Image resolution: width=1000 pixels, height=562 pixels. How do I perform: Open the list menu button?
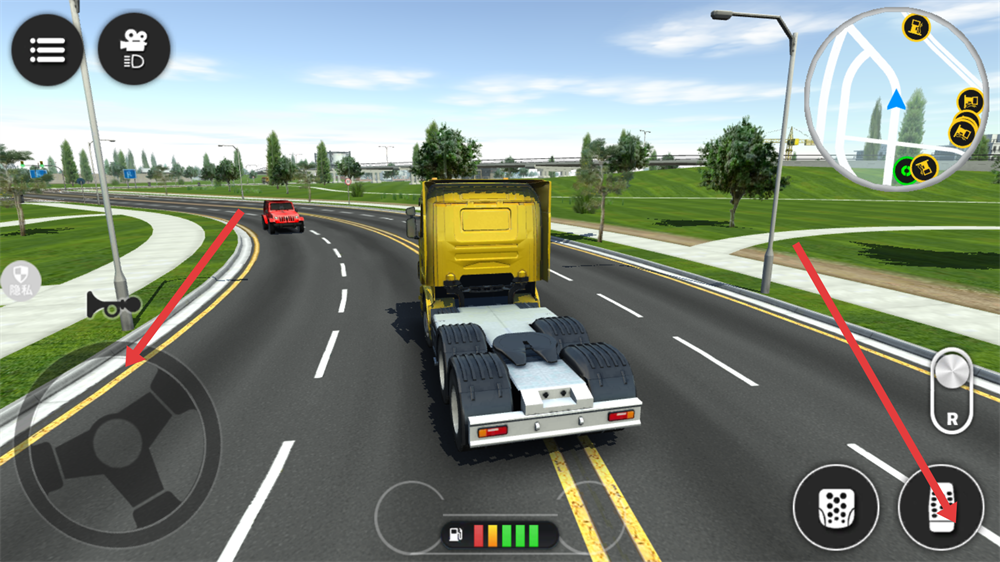(x=47, y=49)
